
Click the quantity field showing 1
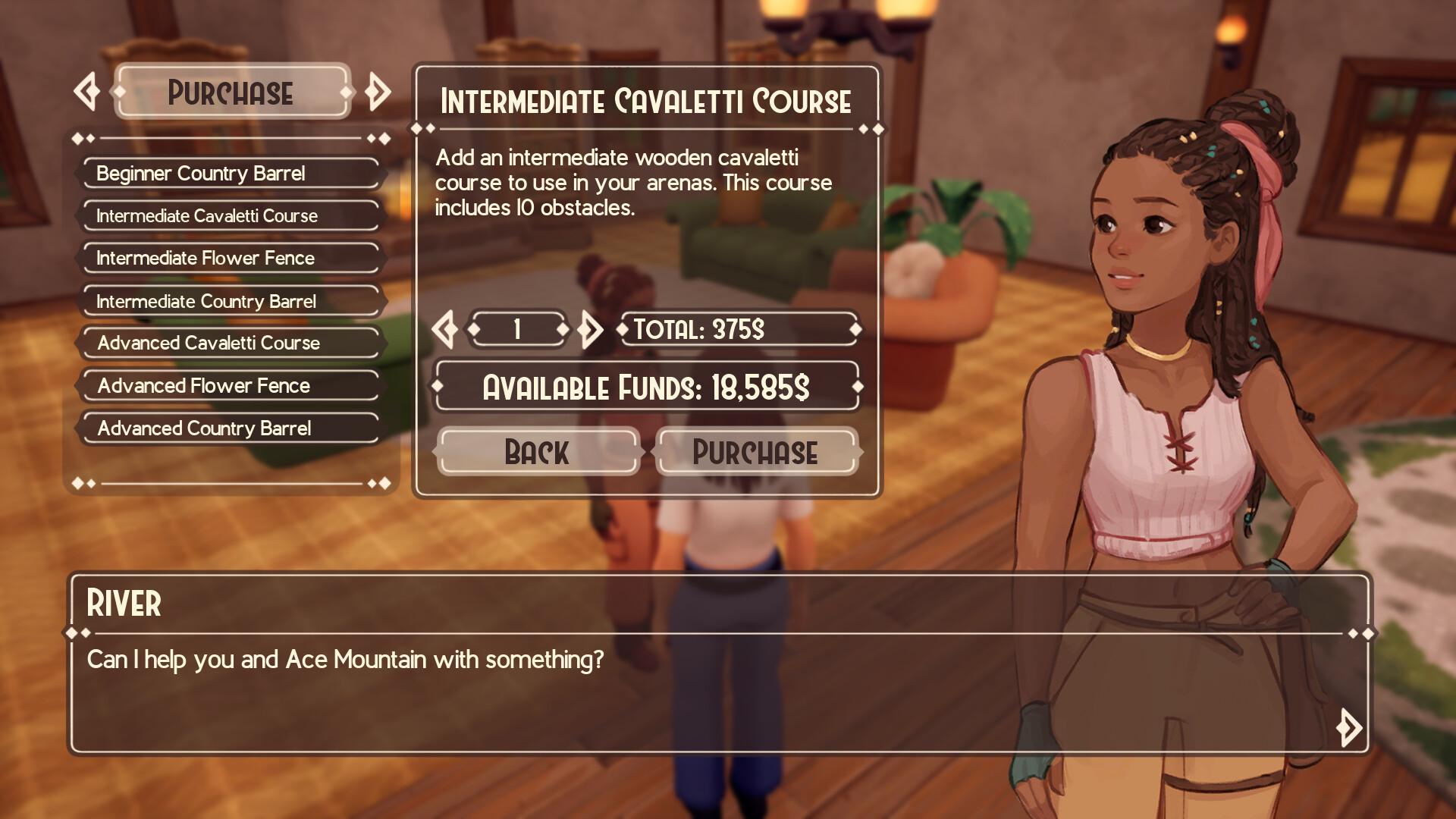[519, 329]
